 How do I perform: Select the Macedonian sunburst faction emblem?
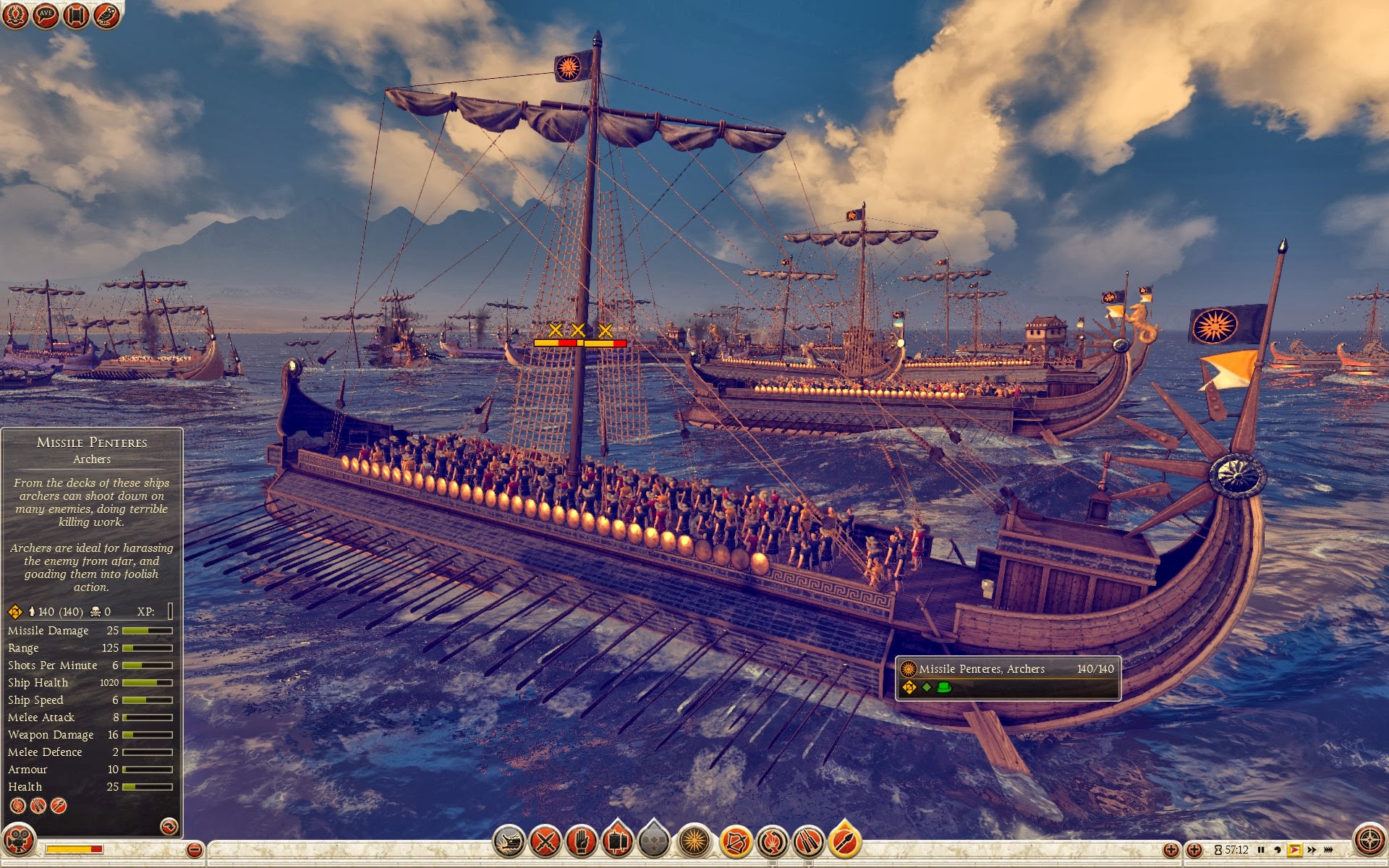tap(694, 841)
